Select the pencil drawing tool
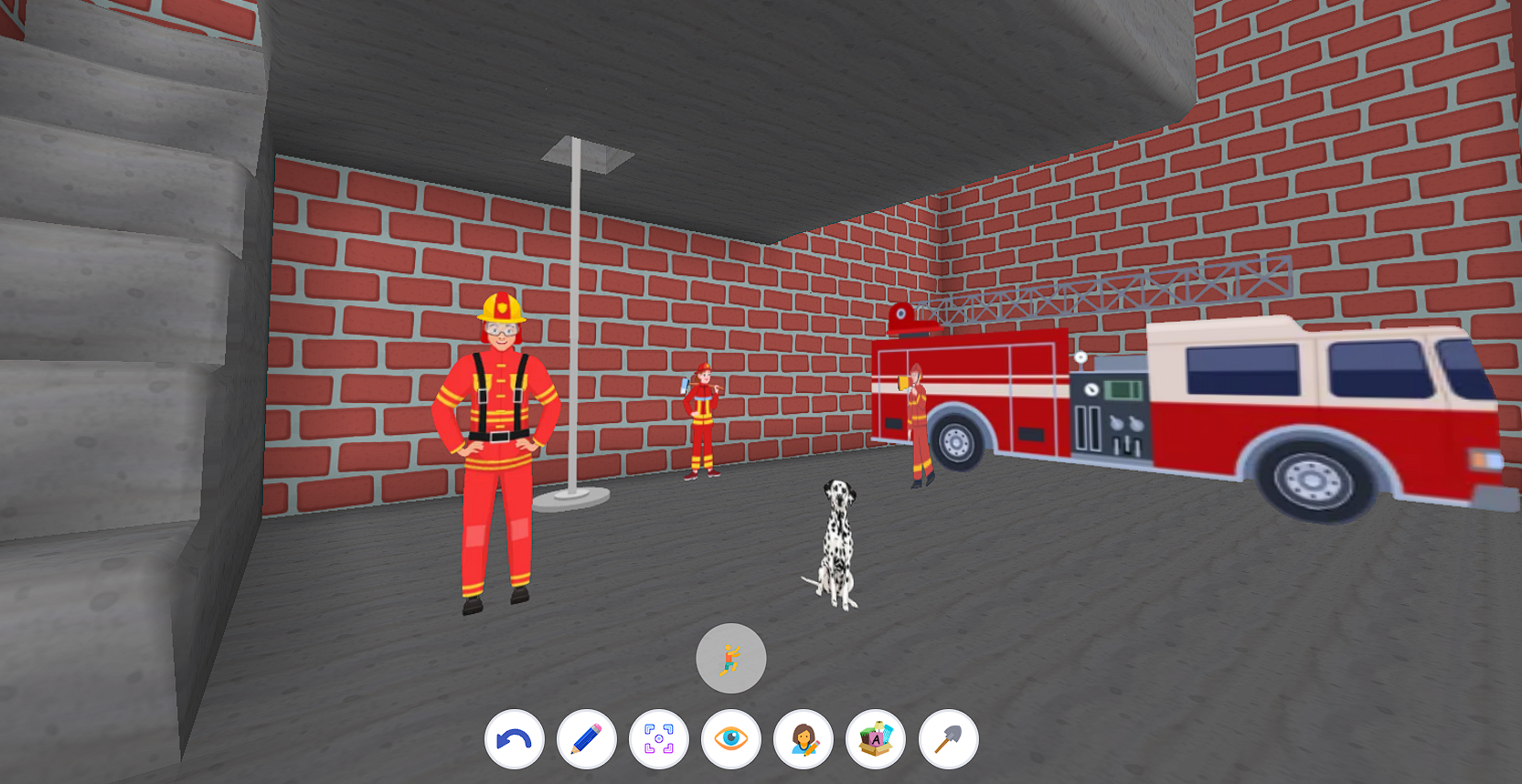Screen dimensions: 1522x784 tap(586, 740)
